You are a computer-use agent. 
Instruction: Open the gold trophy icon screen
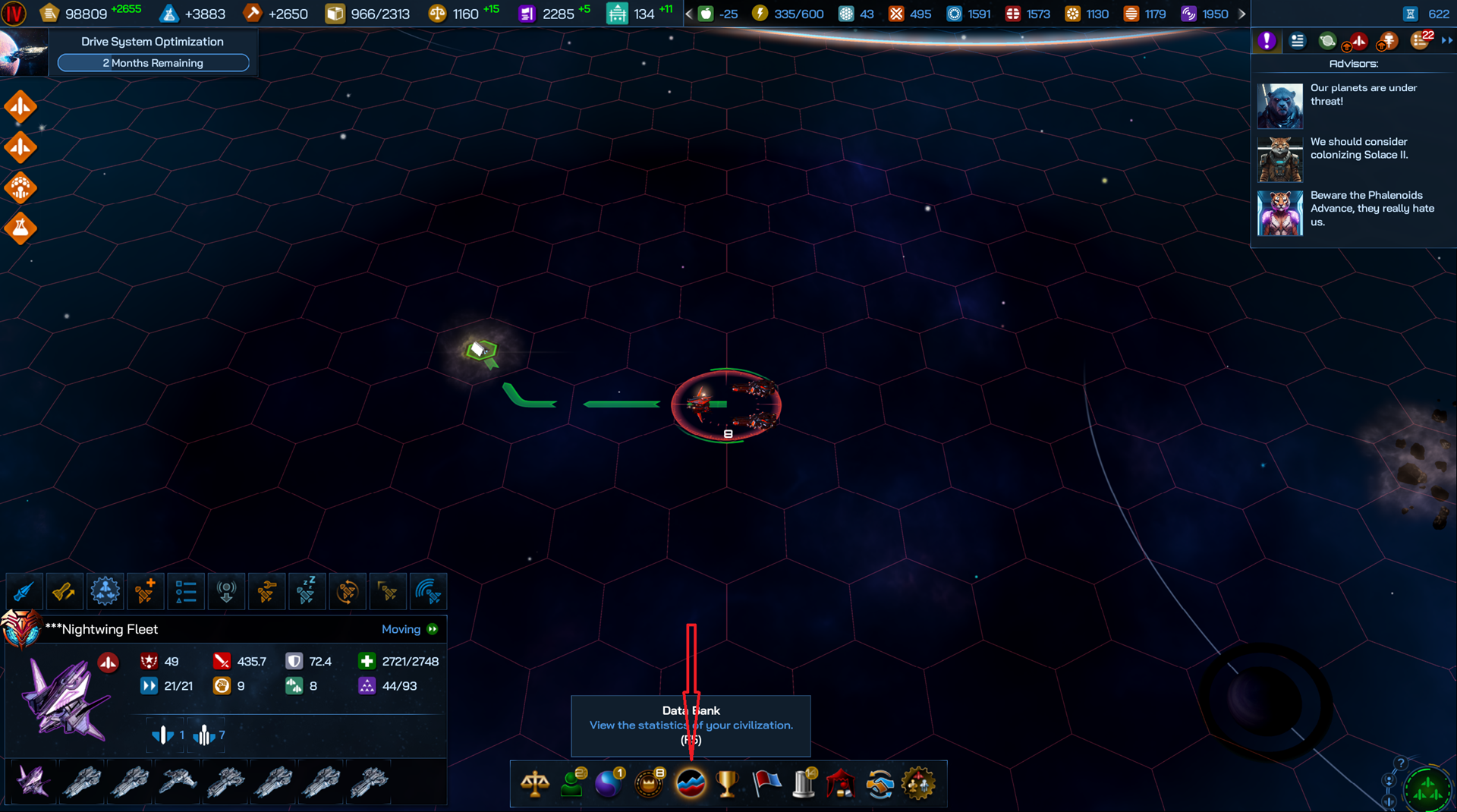click(x=727, y=783)
